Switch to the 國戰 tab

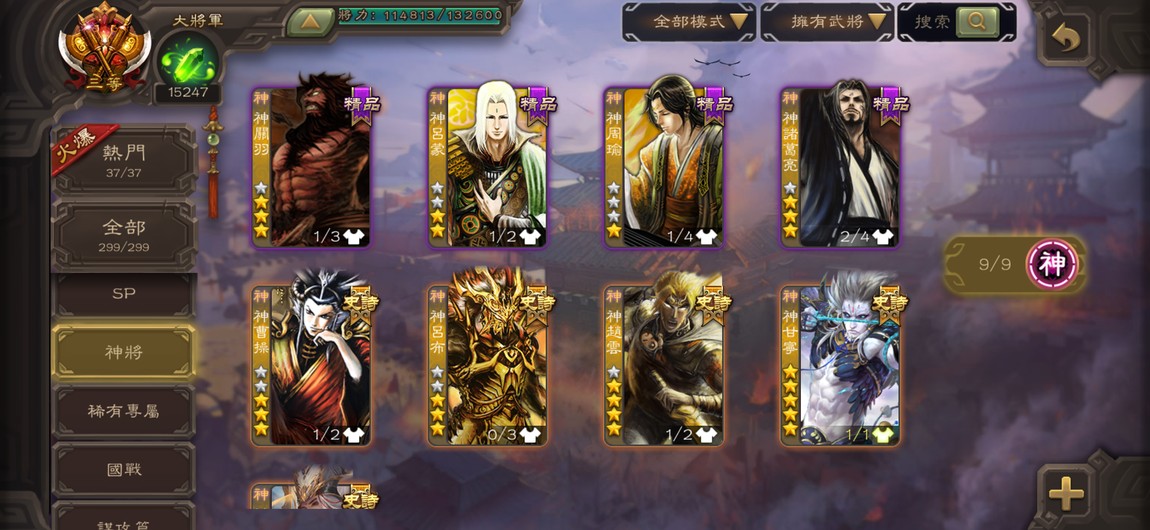pos(124,469)
